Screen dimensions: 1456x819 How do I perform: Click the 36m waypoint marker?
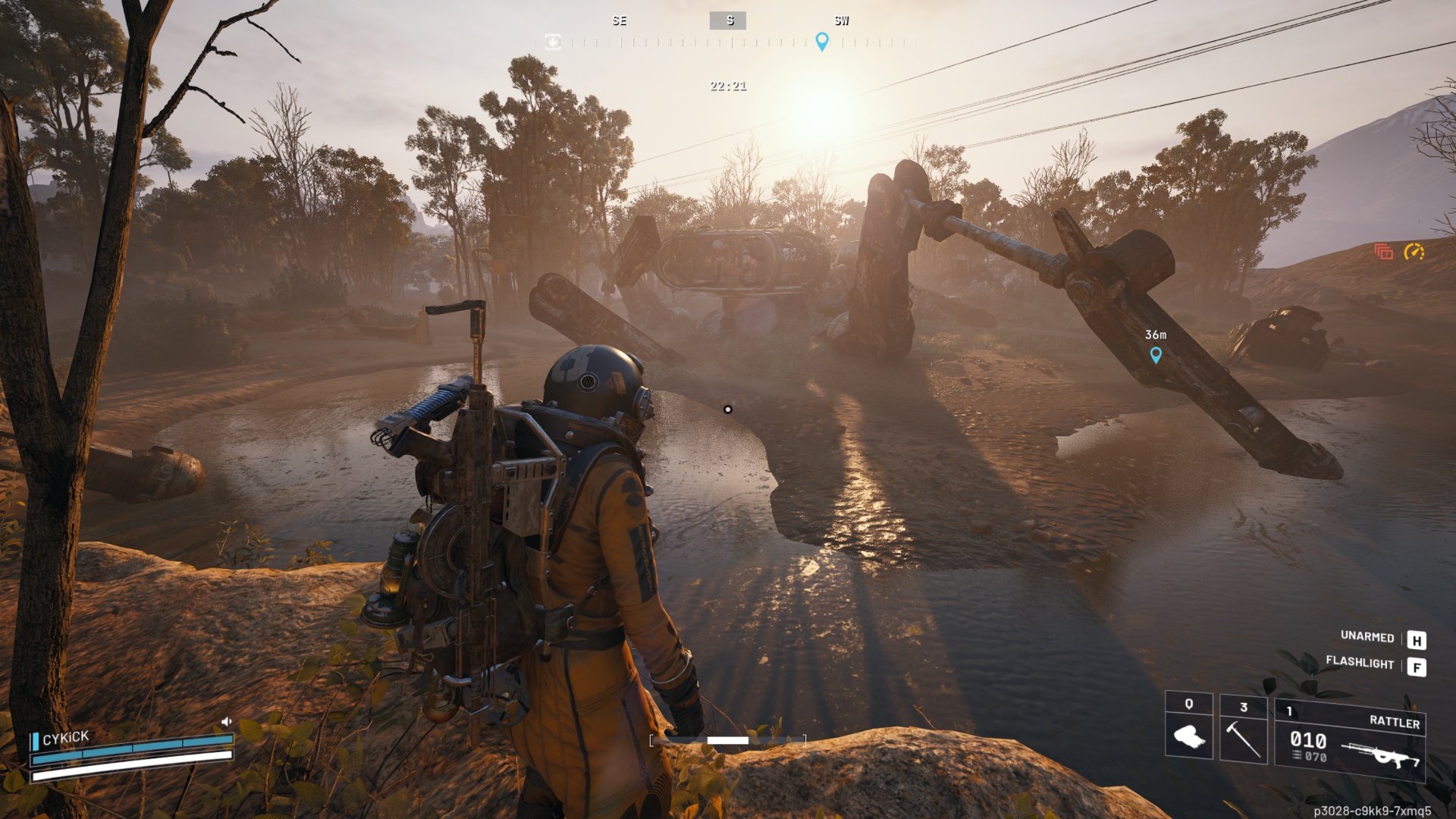pos(1156,354)
